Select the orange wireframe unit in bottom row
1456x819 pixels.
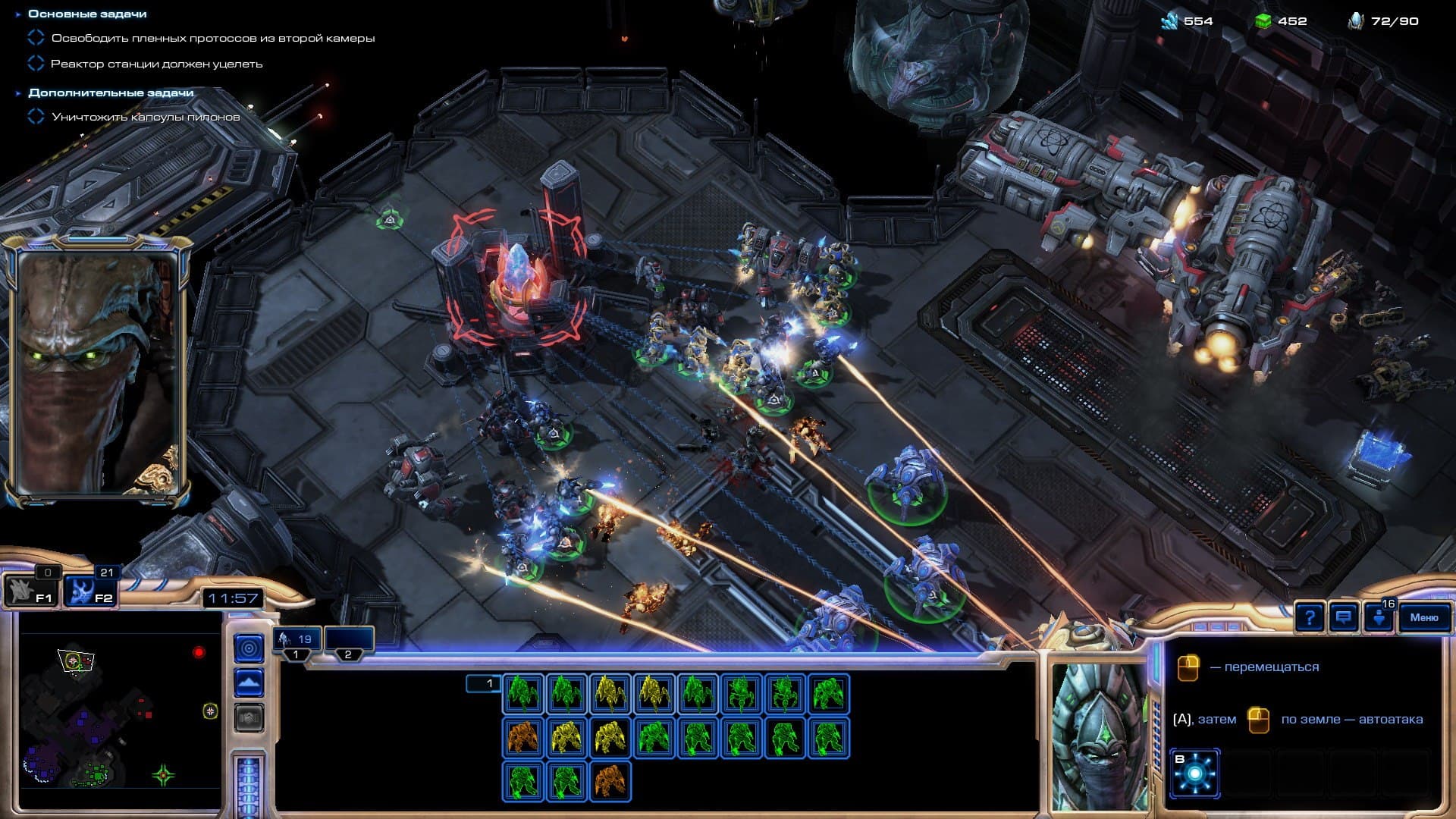tap(610, 782)
